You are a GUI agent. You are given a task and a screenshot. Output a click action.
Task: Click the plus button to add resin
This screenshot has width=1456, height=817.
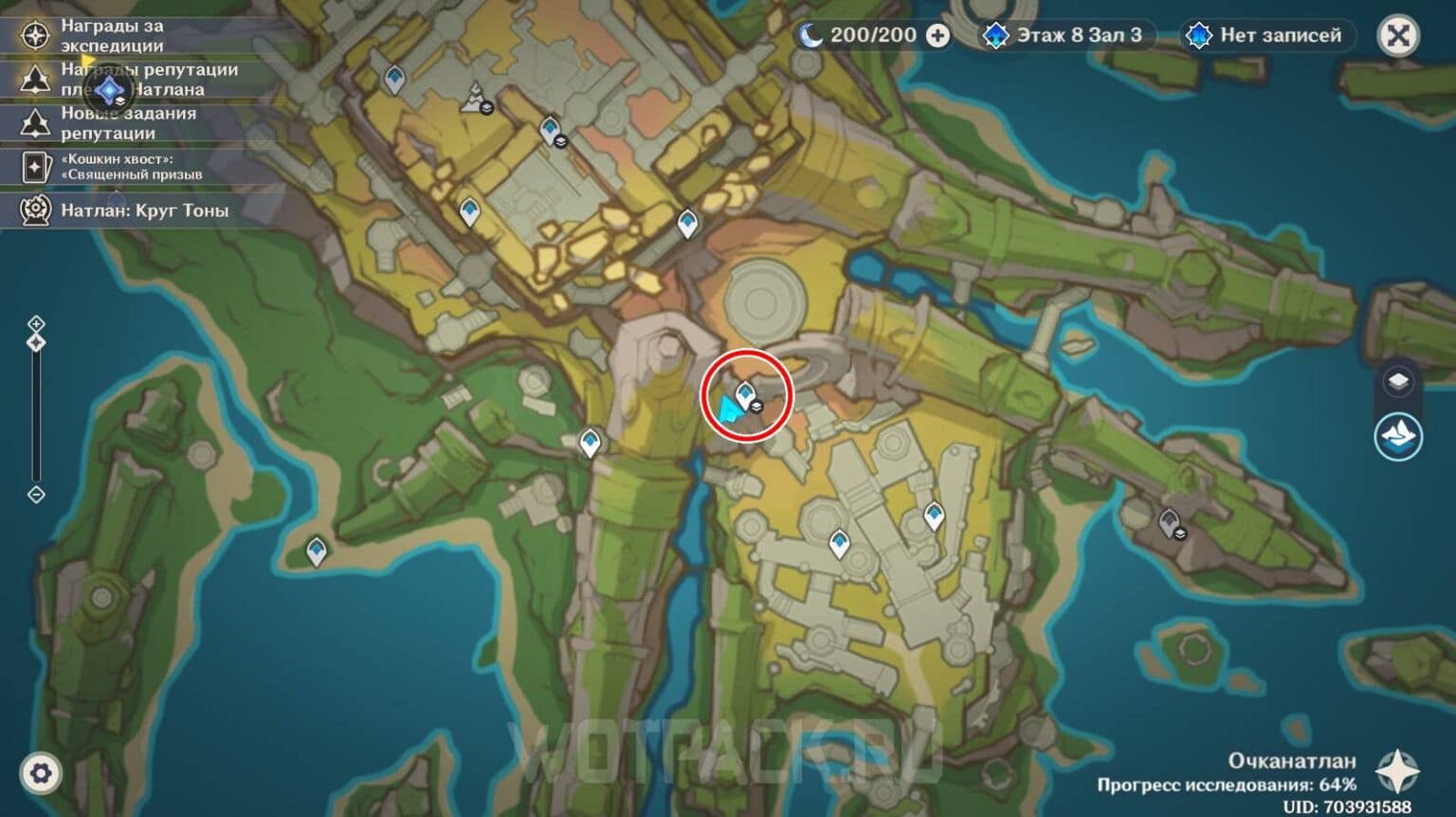(x=937, y=35)
